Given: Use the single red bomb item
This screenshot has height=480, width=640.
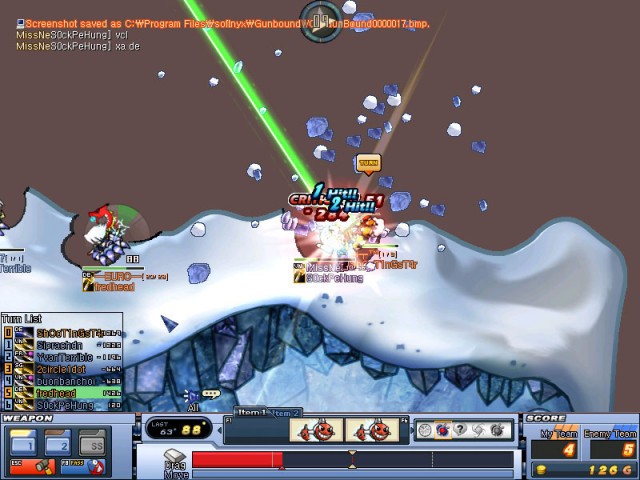Looking at the screenshot, I should (x=315, y=431).
